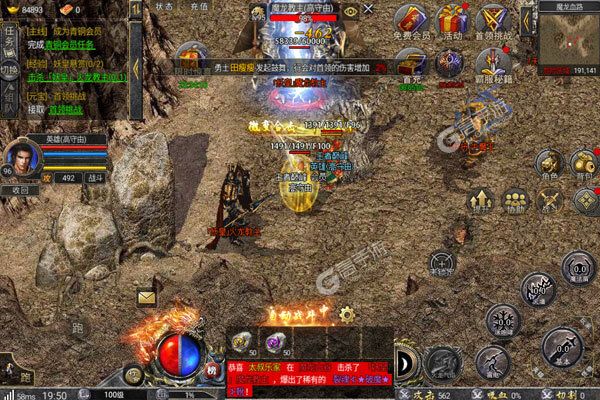Open the envelope mail icon
Screen dimensions: 600x400
tap(147, 296)
